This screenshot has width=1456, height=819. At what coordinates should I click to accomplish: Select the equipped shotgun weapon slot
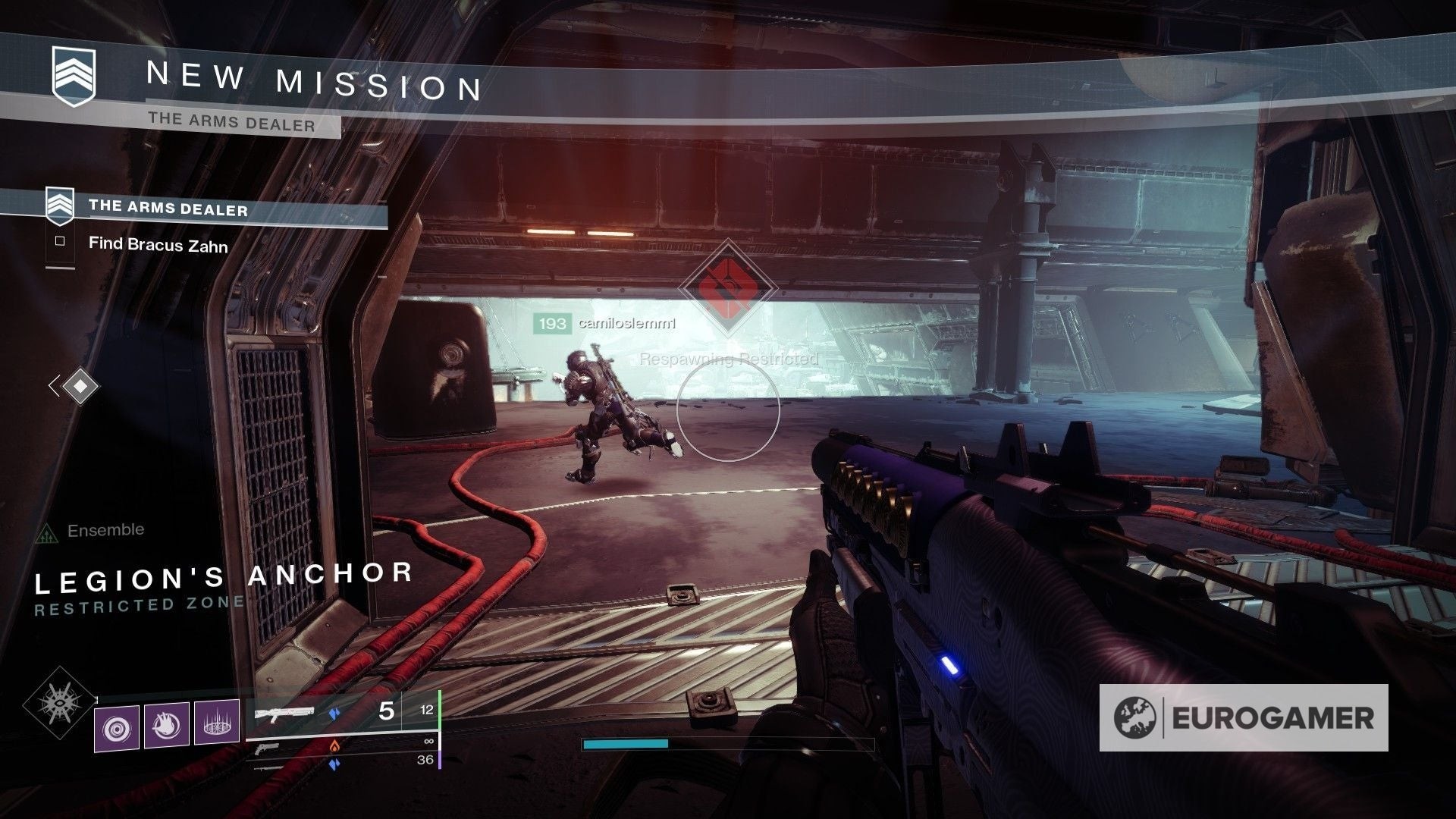tap(285, 713)
